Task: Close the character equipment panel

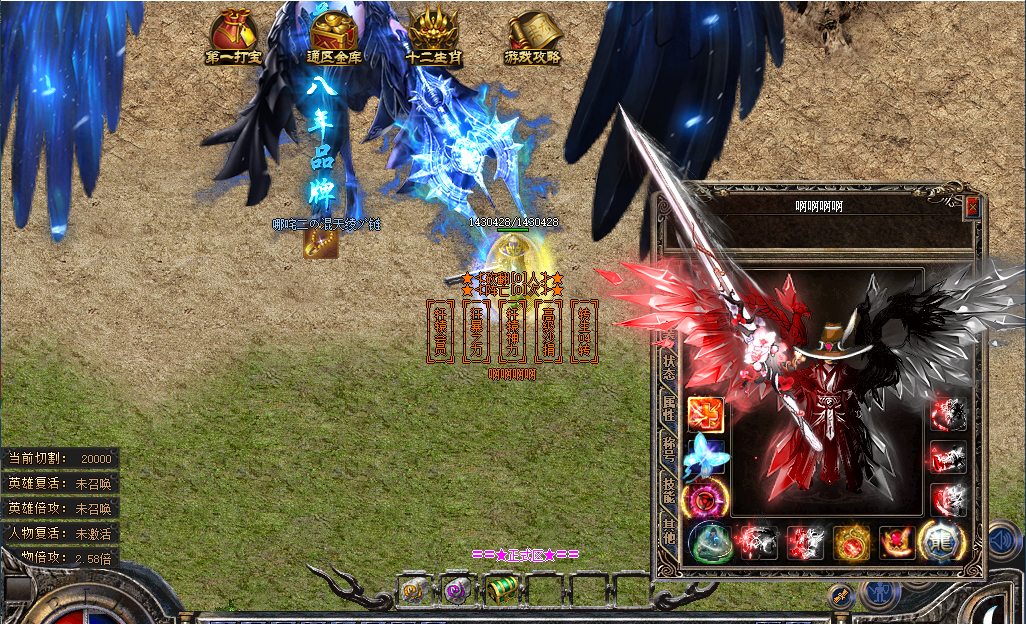Action: 972,208
